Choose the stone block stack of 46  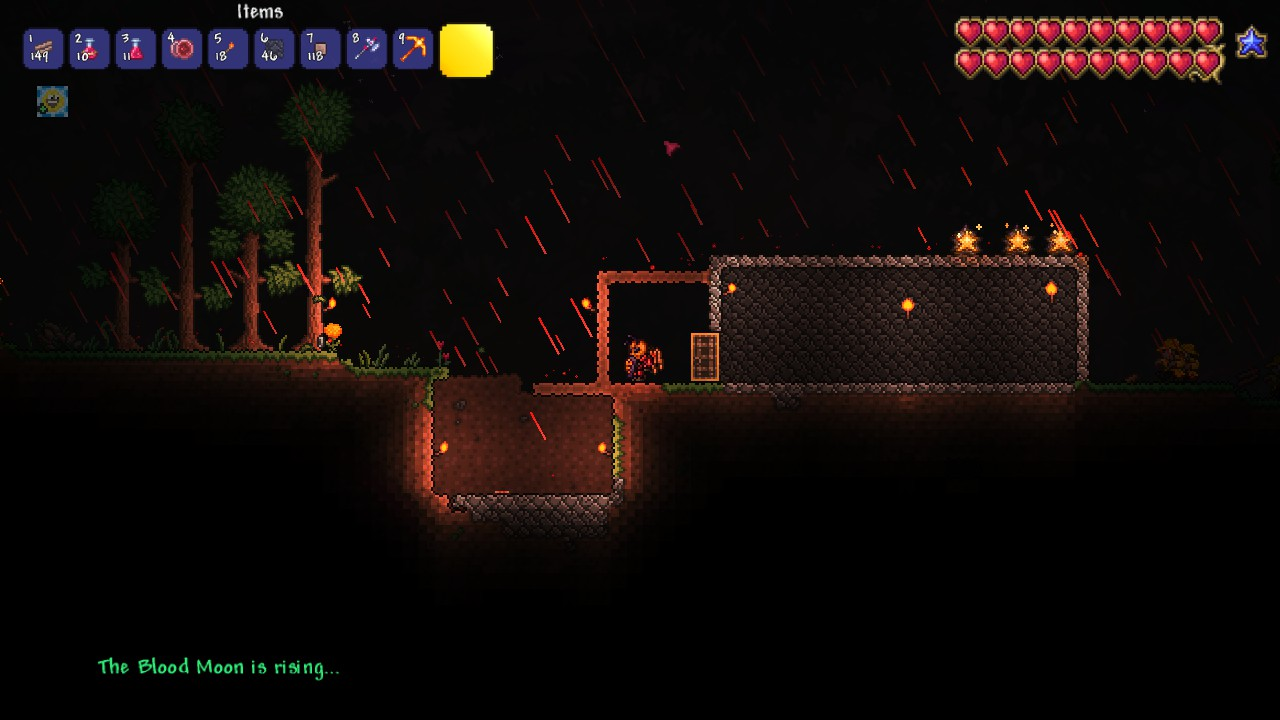(274, 49)
